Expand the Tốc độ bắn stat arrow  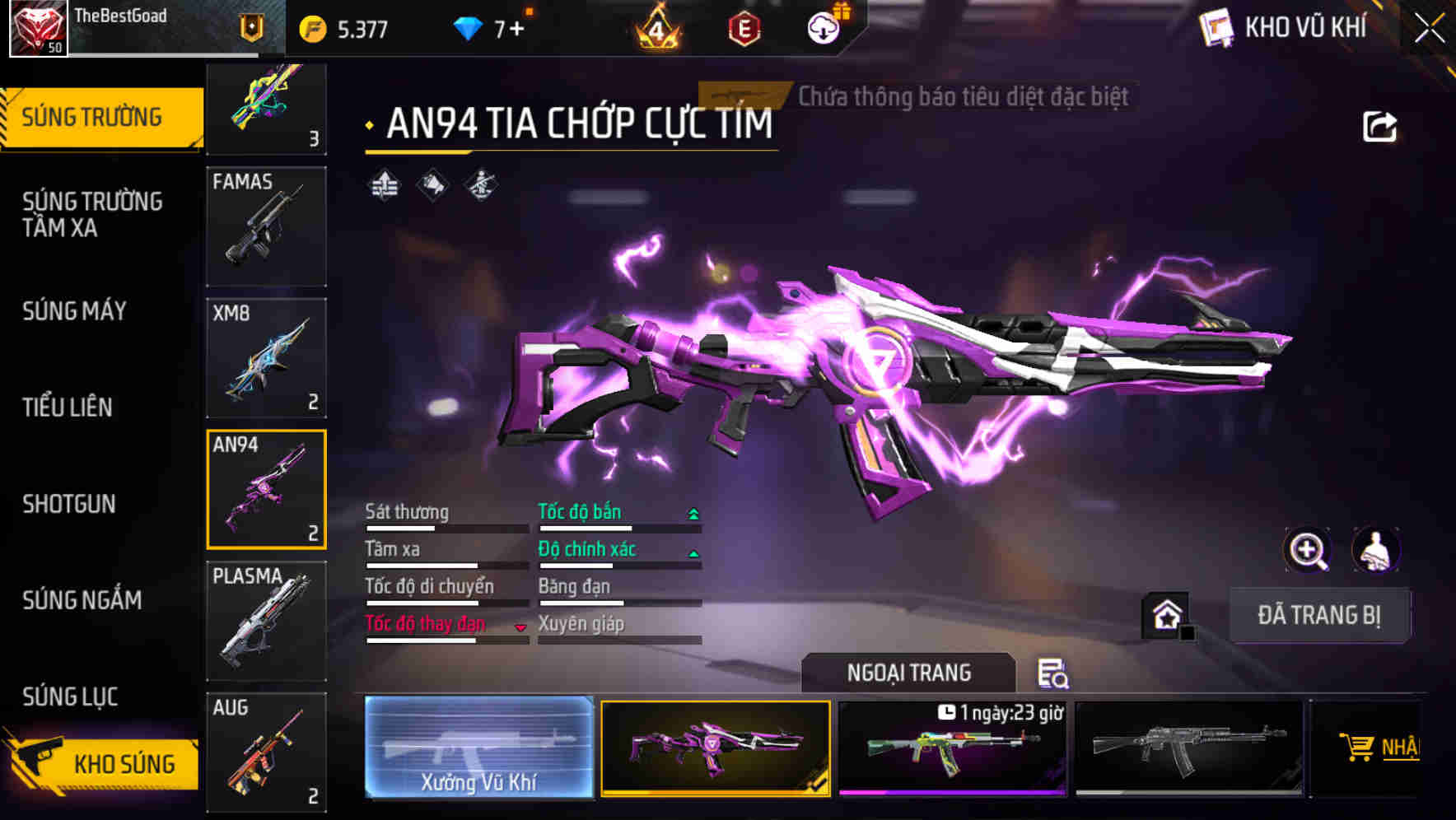pyautogui.click(x=693, y=512)
